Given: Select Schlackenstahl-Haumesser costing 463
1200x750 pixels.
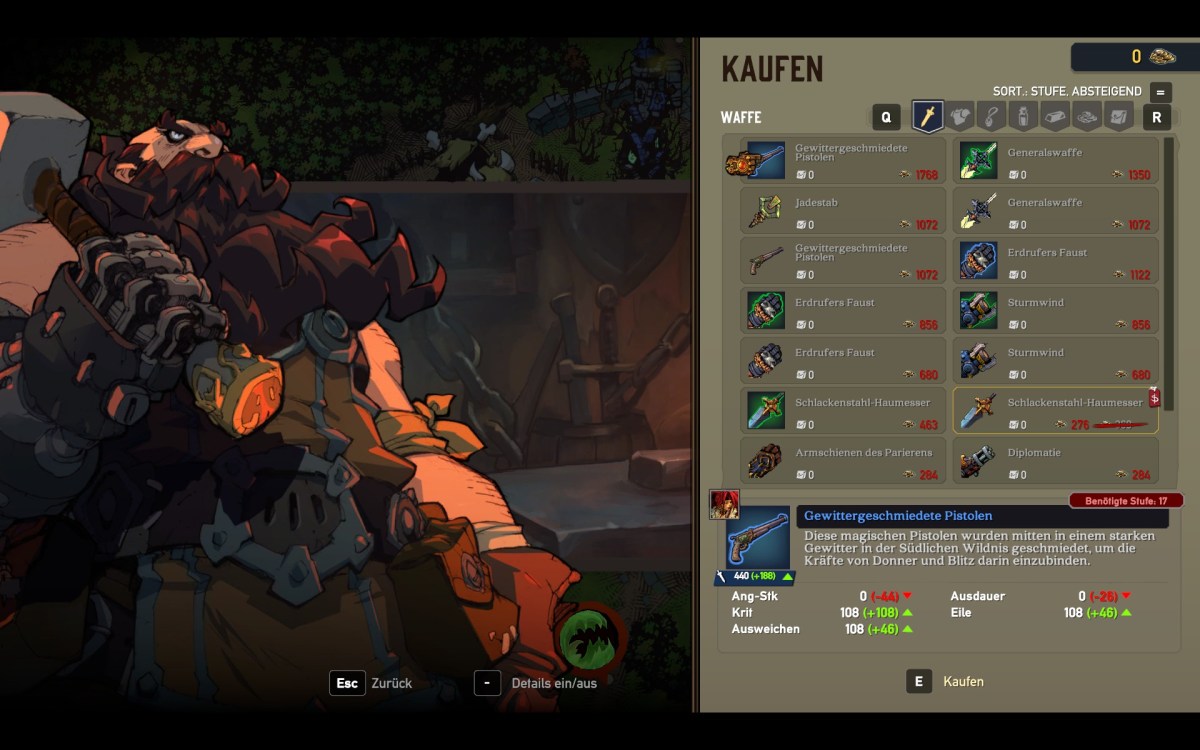Looking at the screenshot, I should pos(843,411).
